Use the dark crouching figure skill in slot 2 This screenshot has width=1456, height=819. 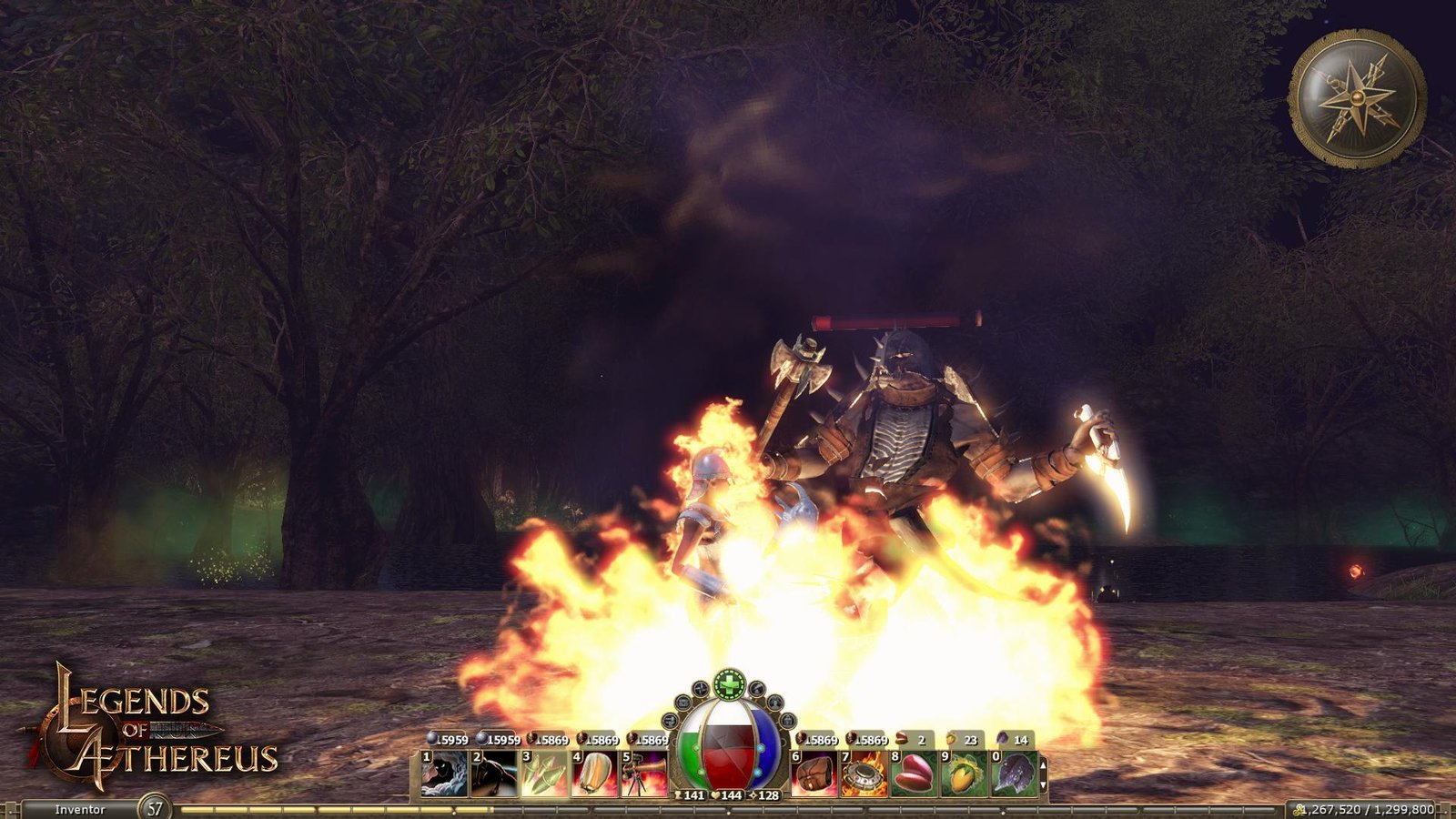[x=494, y=774]
